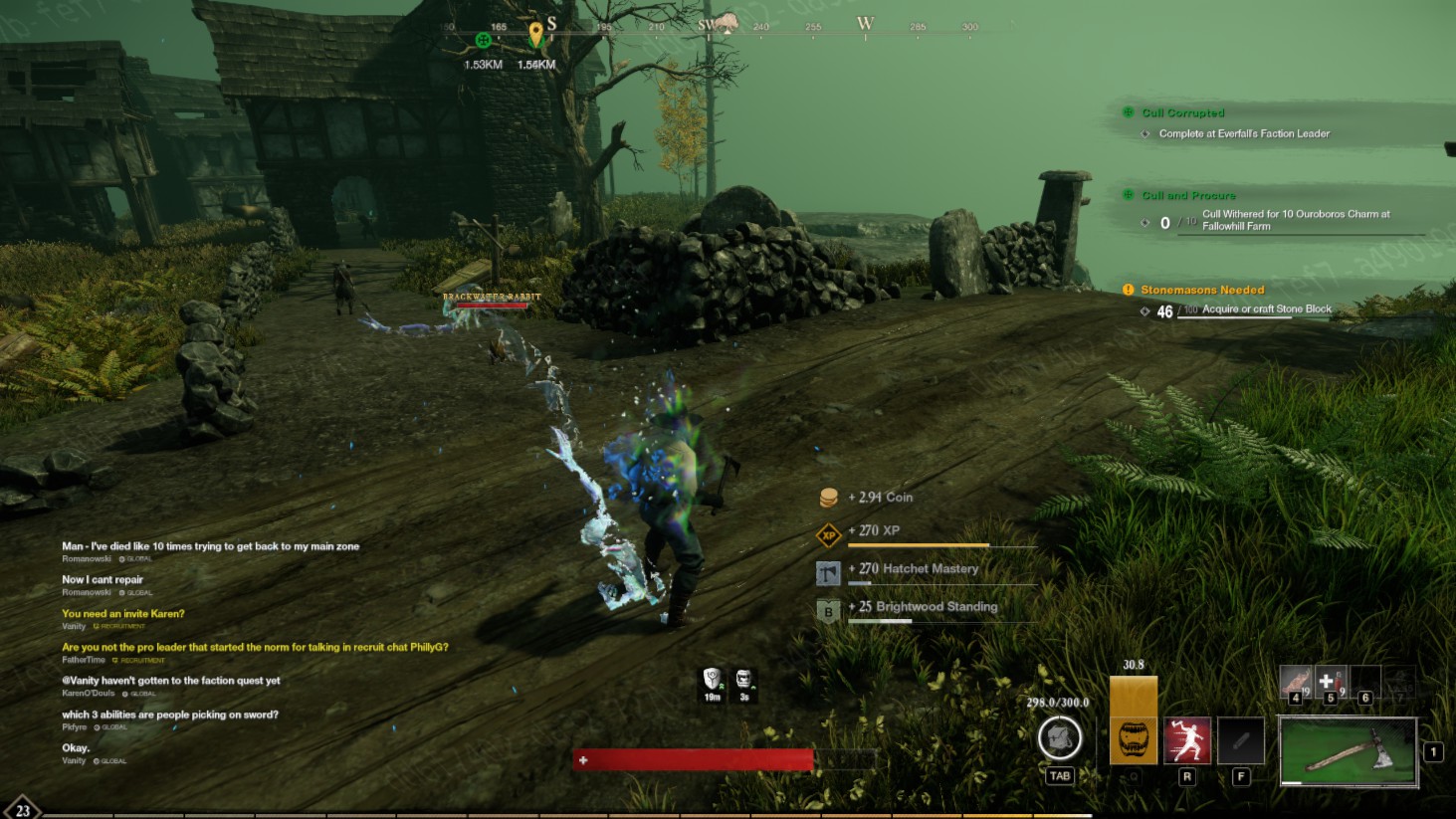Use the health potion in quickslot 5
The image size is (1456, 819).
(x=1330, y=683)
